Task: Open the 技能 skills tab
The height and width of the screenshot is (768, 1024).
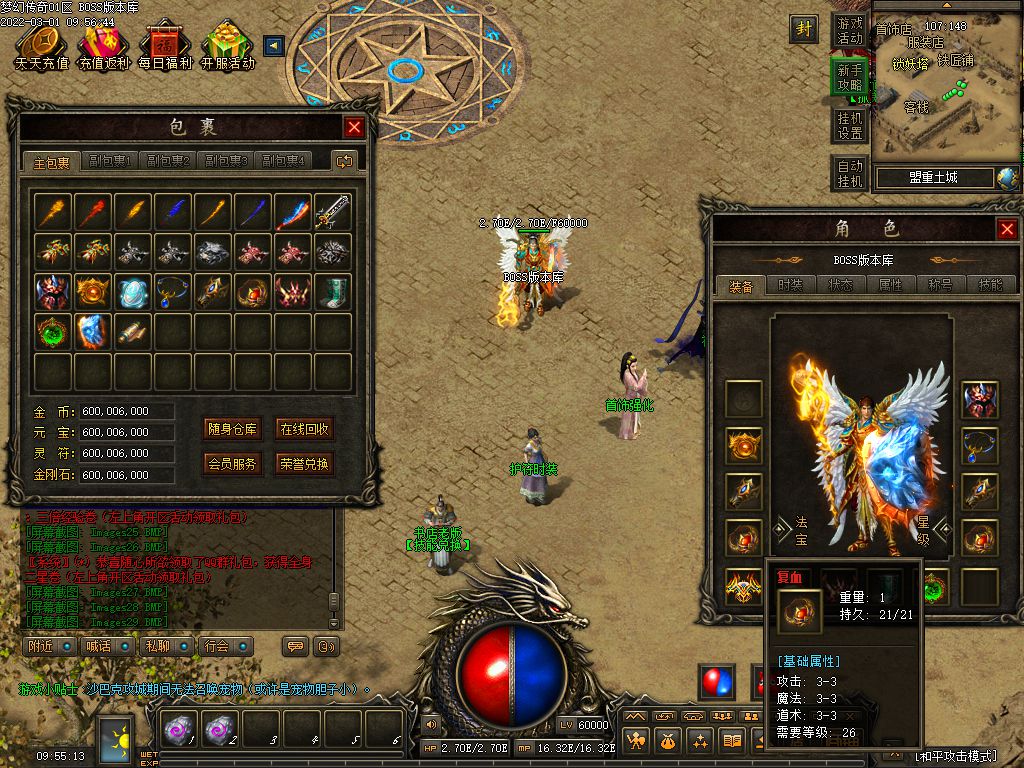Action: click(990, 285)
